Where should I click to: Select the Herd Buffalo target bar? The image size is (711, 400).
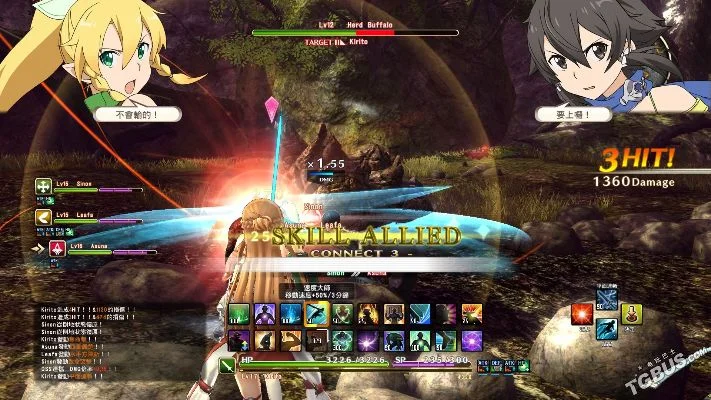pyautogui.click(x=355, y=33)
